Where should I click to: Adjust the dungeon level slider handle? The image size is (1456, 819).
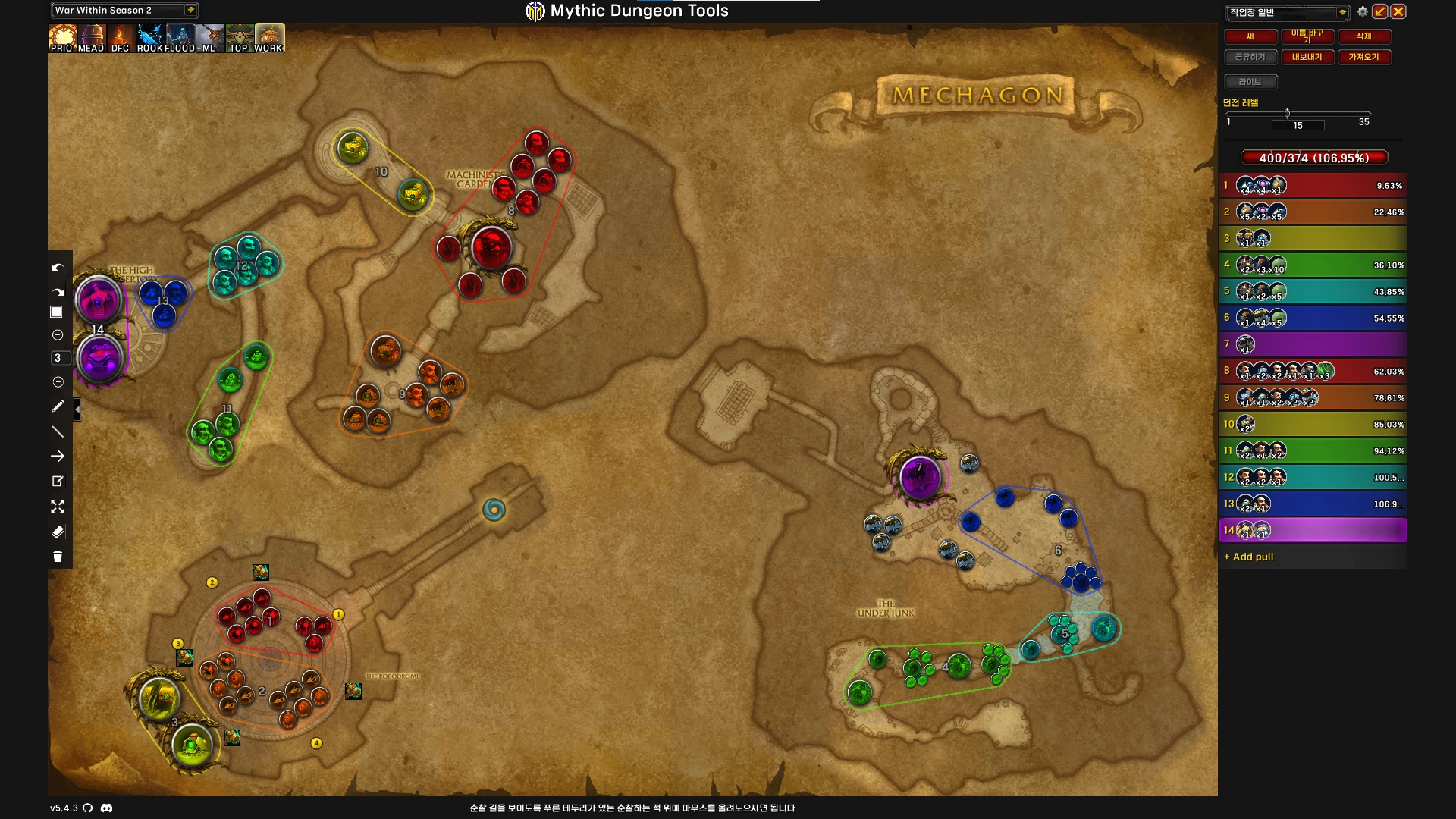coord(1287,114)
